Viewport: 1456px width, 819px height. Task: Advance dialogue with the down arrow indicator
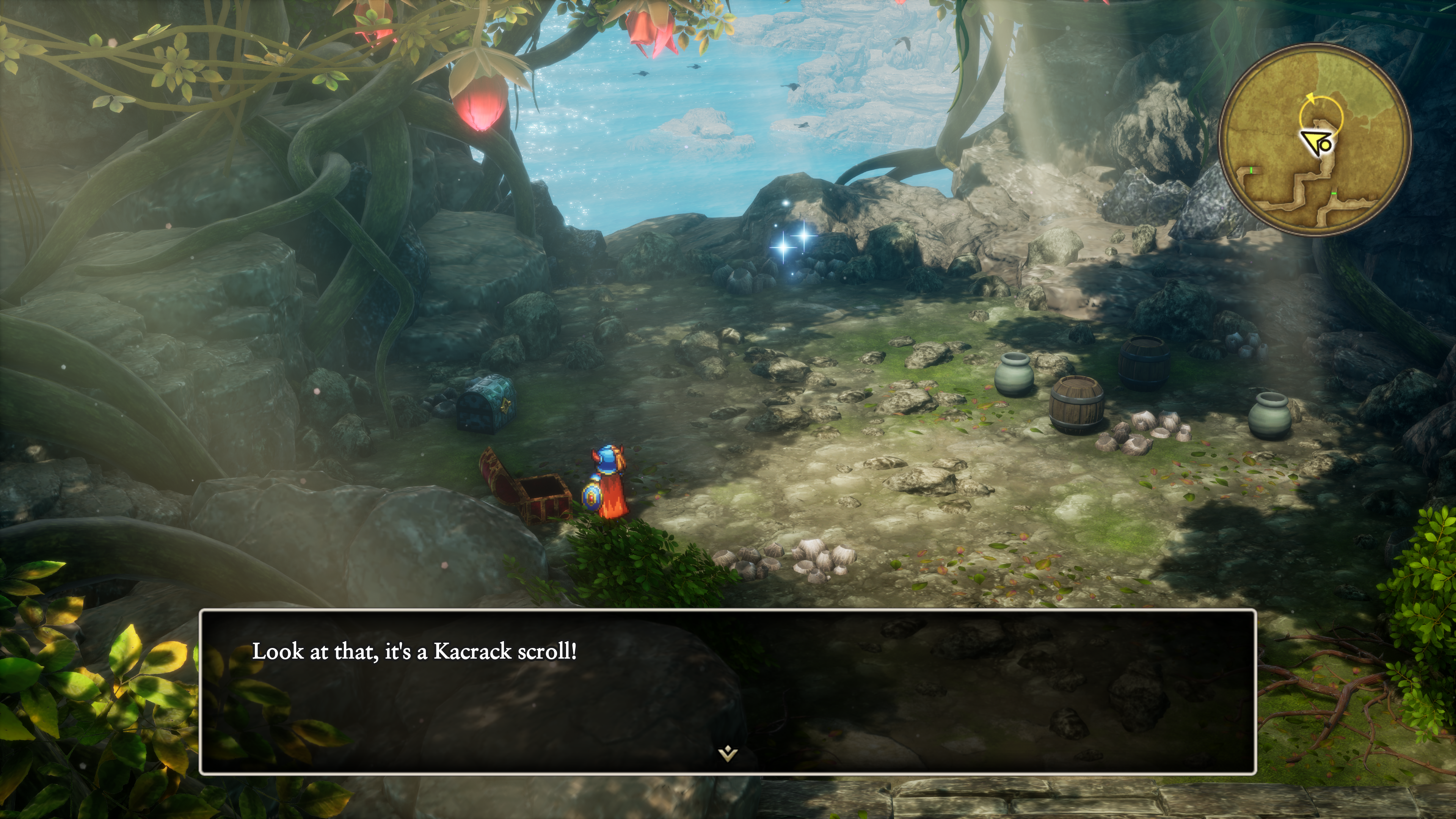point(728,753)
